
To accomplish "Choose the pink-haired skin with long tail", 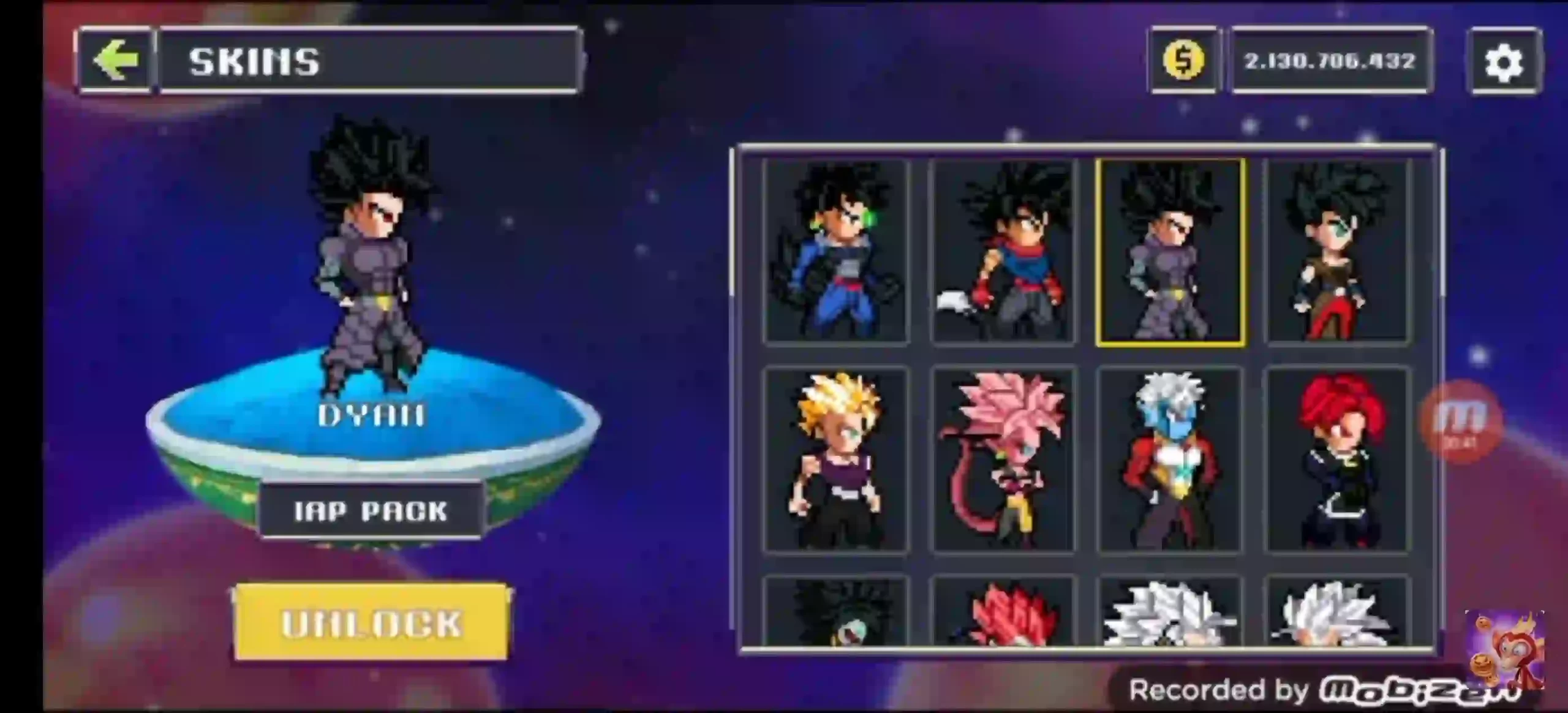I will click(x=1003, y=459).
